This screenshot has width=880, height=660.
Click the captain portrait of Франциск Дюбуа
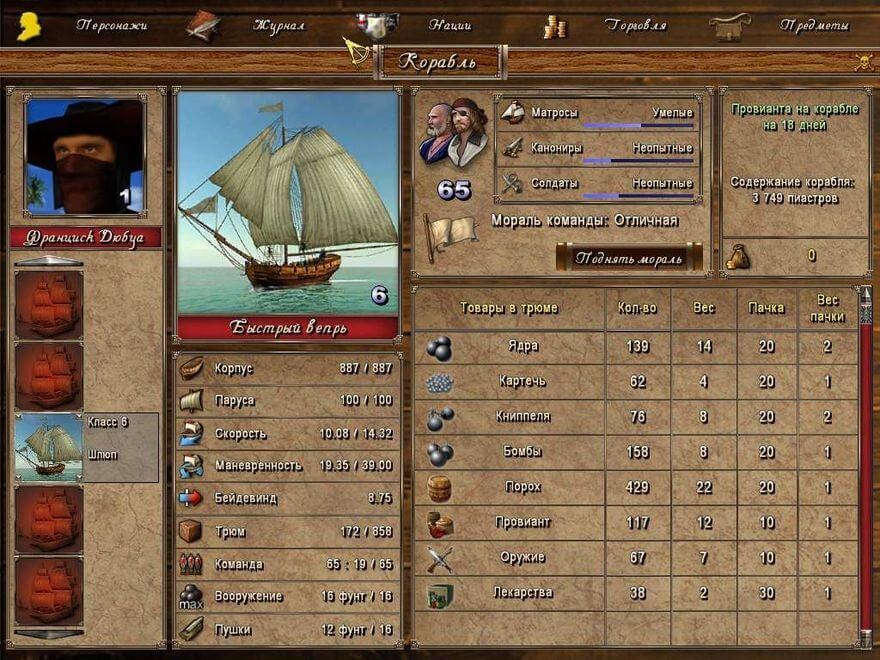pyautogui.click(x=85, y=156)
